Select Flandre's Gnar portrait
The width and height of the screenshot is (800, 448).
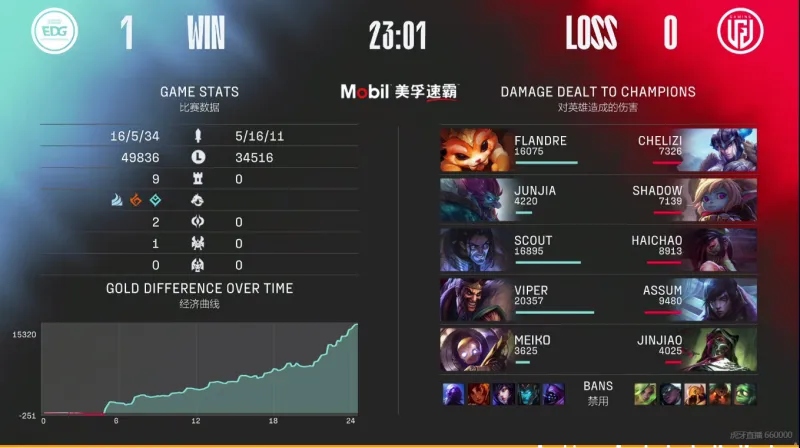pos(475,149)
